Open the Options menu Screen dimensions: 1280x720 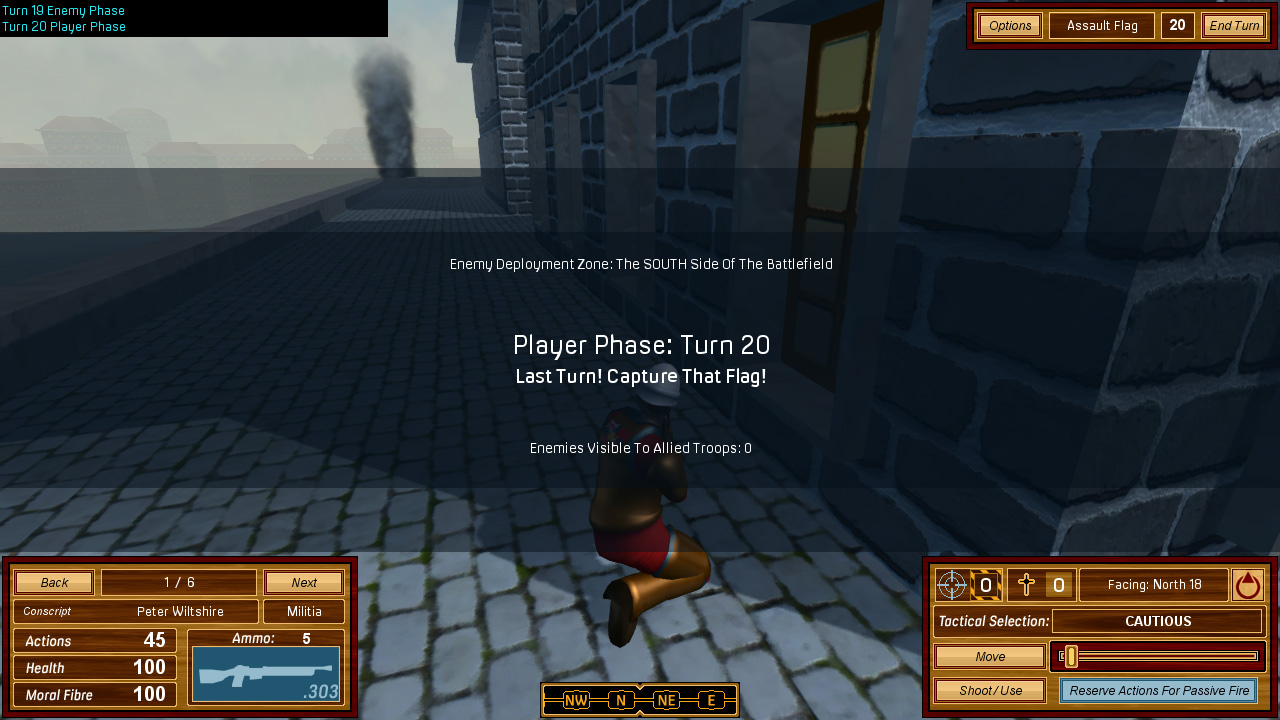click(1010, 26)
